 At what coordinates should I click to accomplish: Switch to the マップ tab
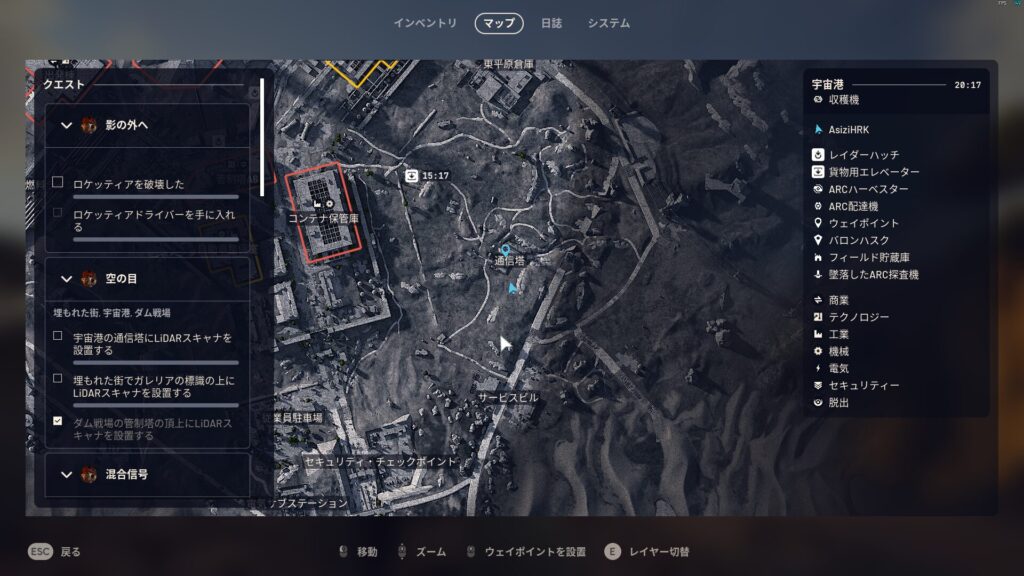498,23
